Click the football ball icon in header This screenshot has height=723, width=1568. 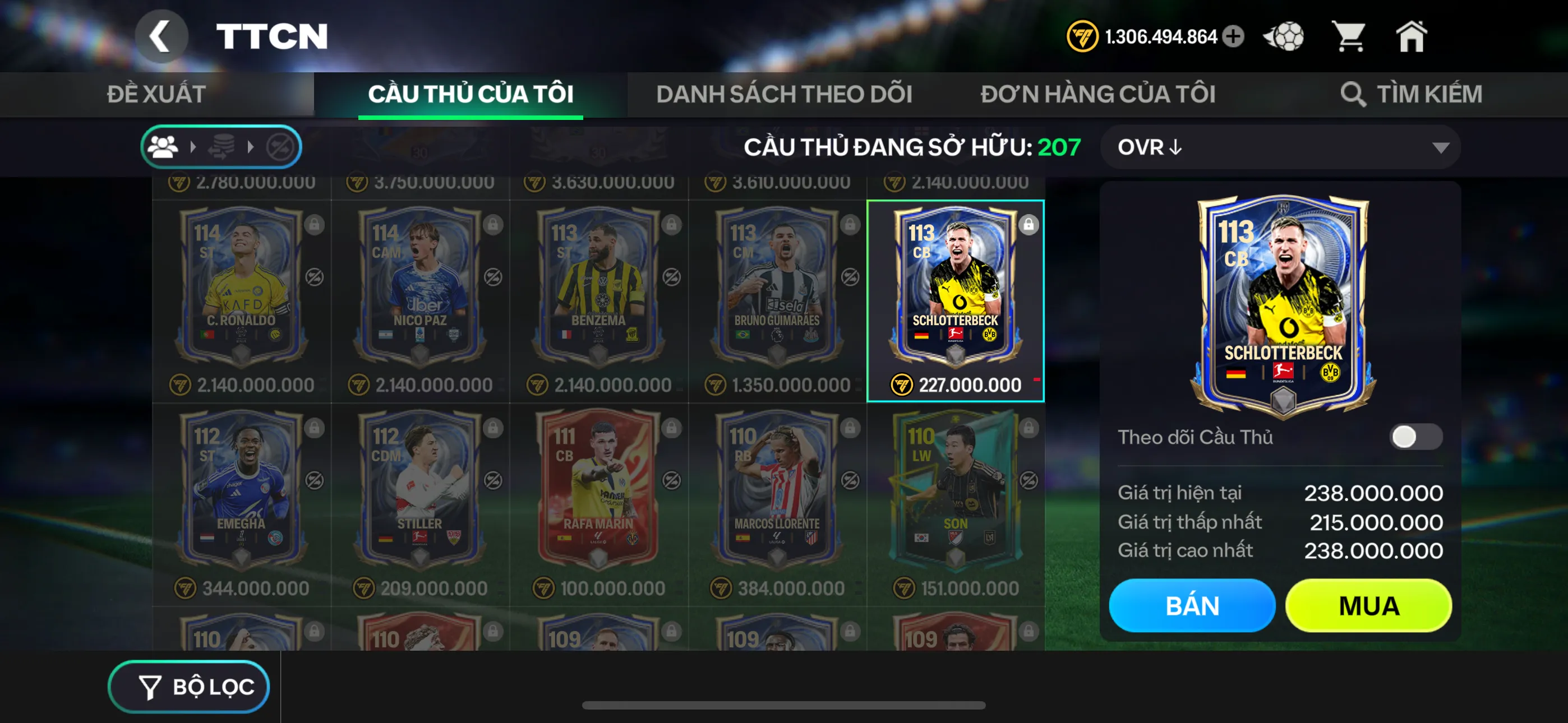(1284, 36)
